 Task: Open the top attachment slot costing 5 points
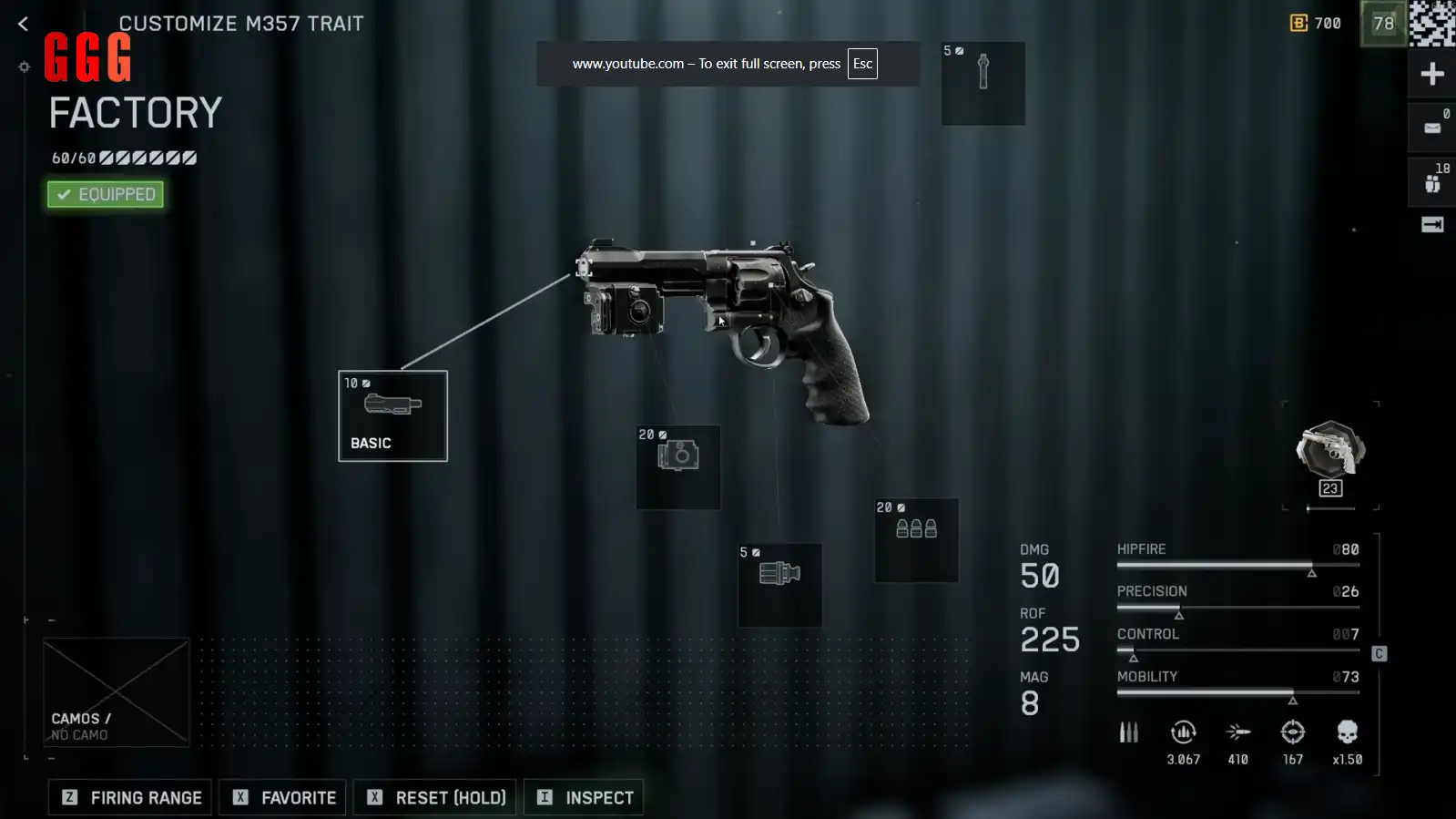click(983, 83)
